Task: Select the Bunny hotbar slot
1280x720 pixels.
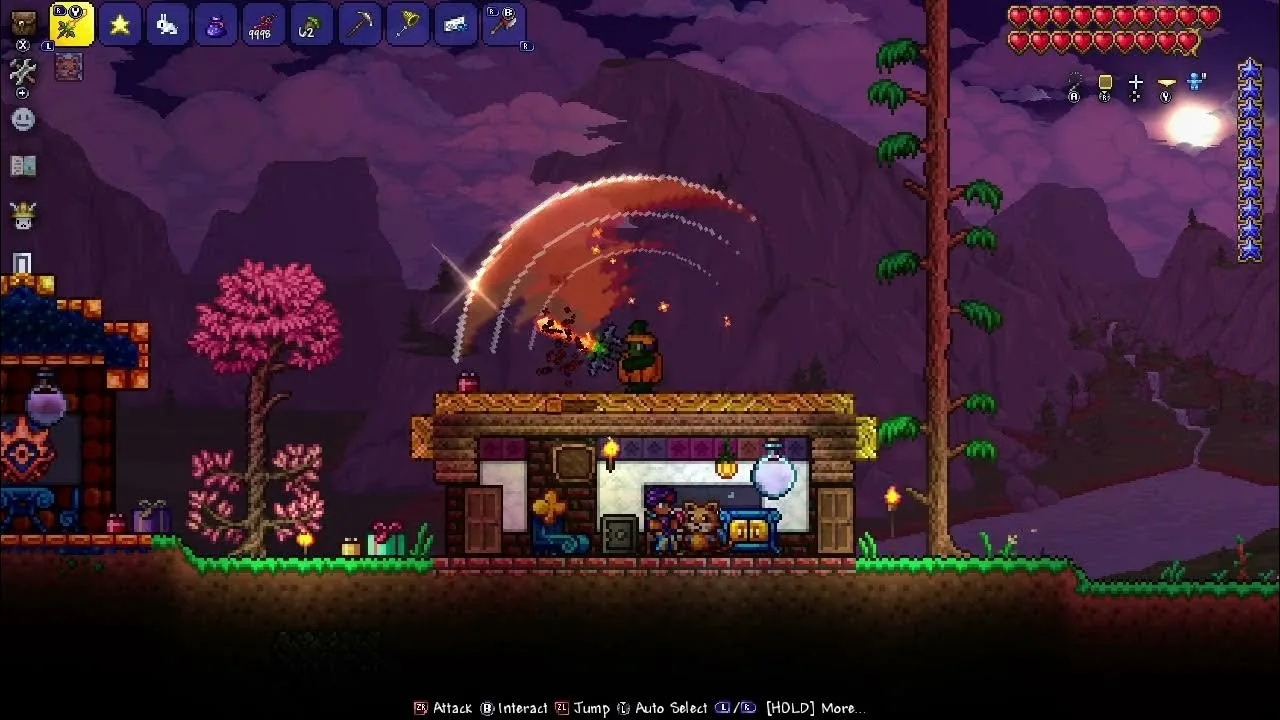Action: pyautogui.click(x=168, y=23)
